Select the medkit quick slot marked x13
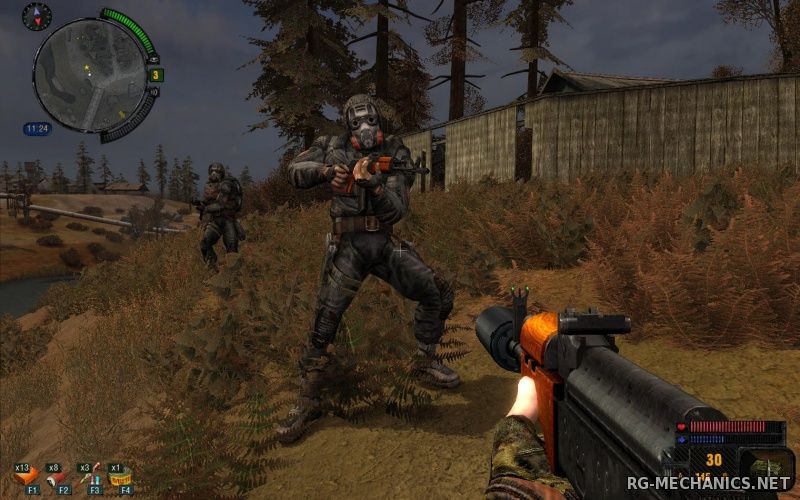This screenshot has height=500, width=800. point(25,476)
